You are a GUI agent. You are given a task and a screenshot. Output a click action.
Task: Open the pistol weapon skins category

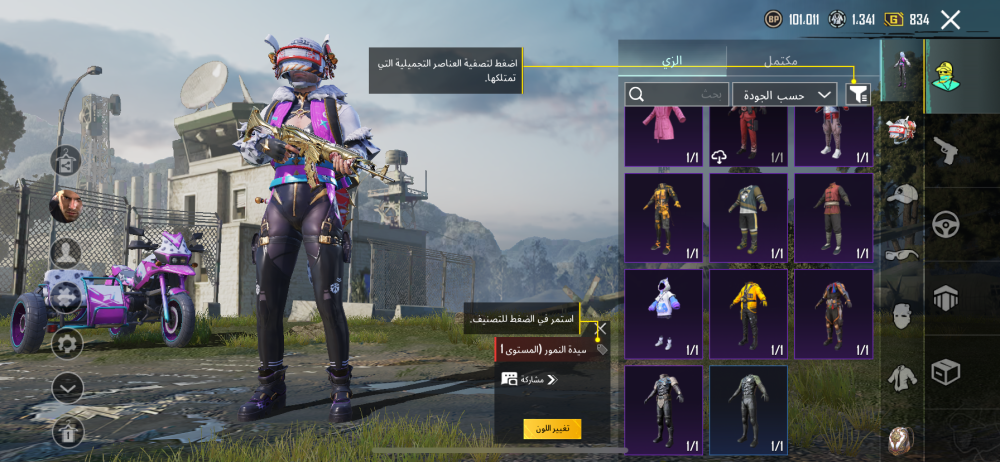point(945,151)
